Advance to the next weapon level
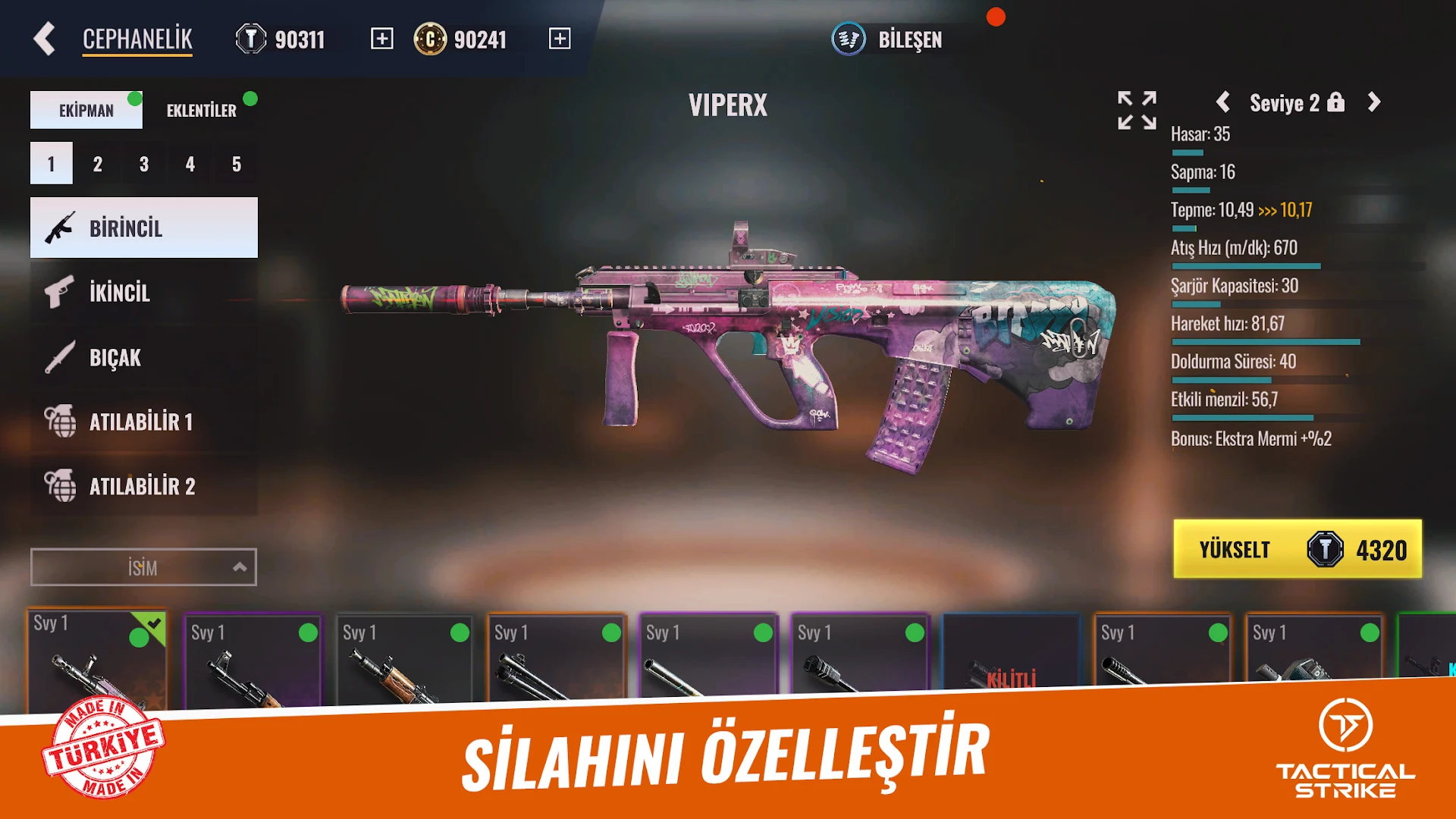The image size is (1456, 819). tap(1374, 103)
